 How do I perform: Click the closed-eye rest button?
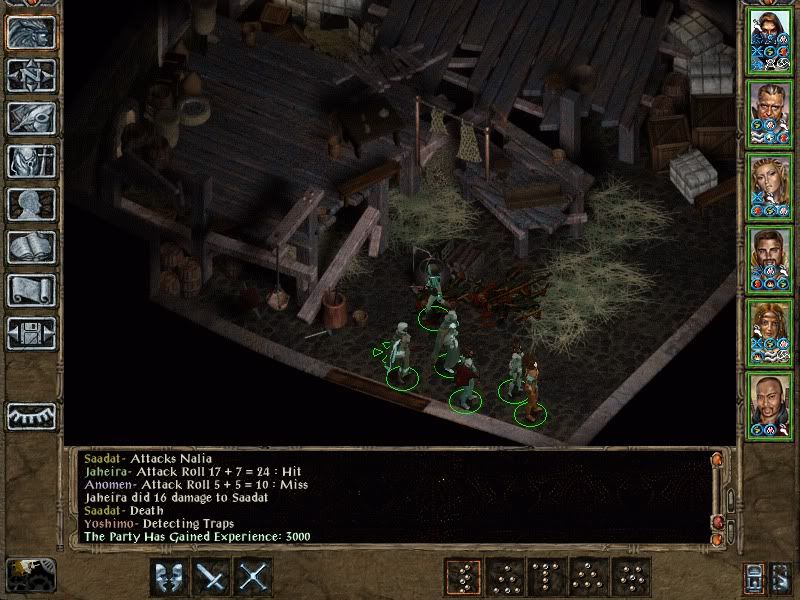31,415
